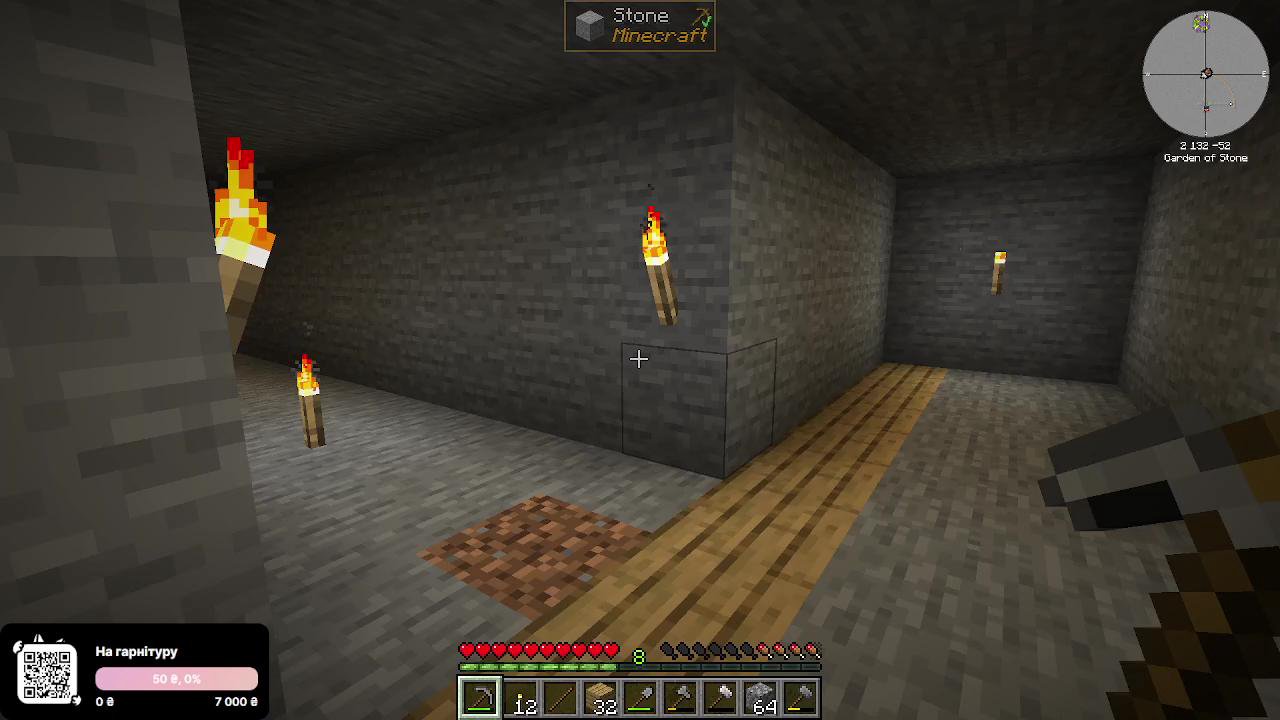Click the experience level number 8
This screenshot has height=720, width=1280.
point(638,657)
